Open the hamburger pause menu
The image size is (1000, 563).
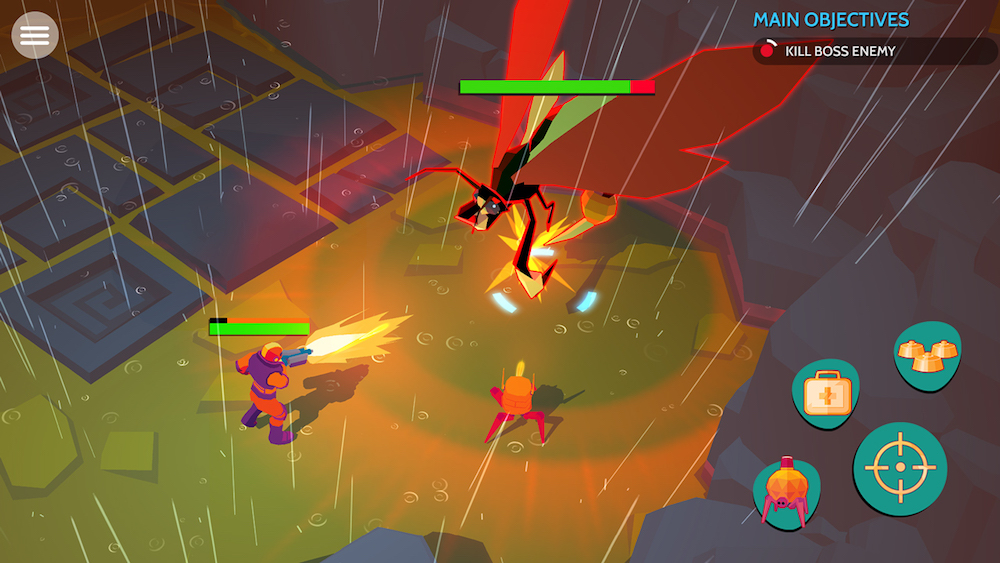click(35, 35)
